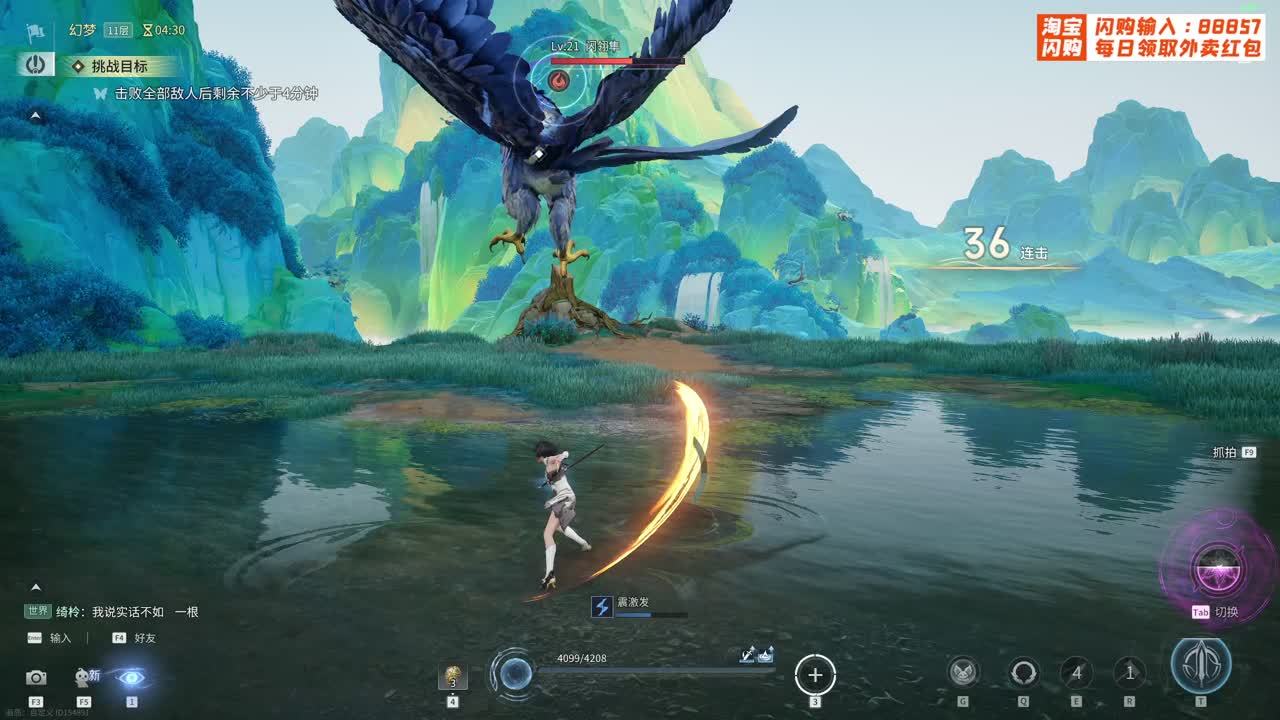Activate the large blue sword ultimate skill
Screen dimensions: 1280x720
[1201, 666]
